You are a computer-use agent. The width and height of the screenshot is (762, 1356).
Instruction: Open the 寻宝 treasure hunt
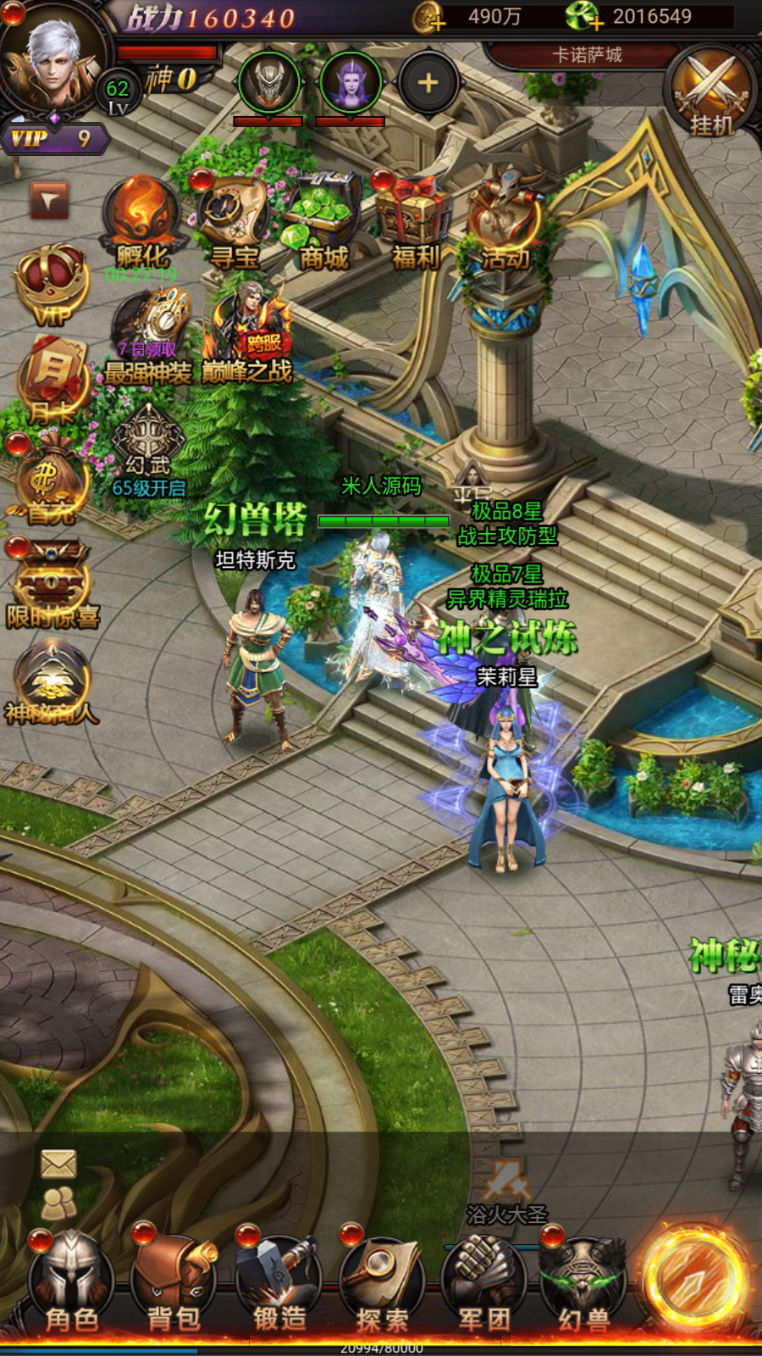(235, 222)
